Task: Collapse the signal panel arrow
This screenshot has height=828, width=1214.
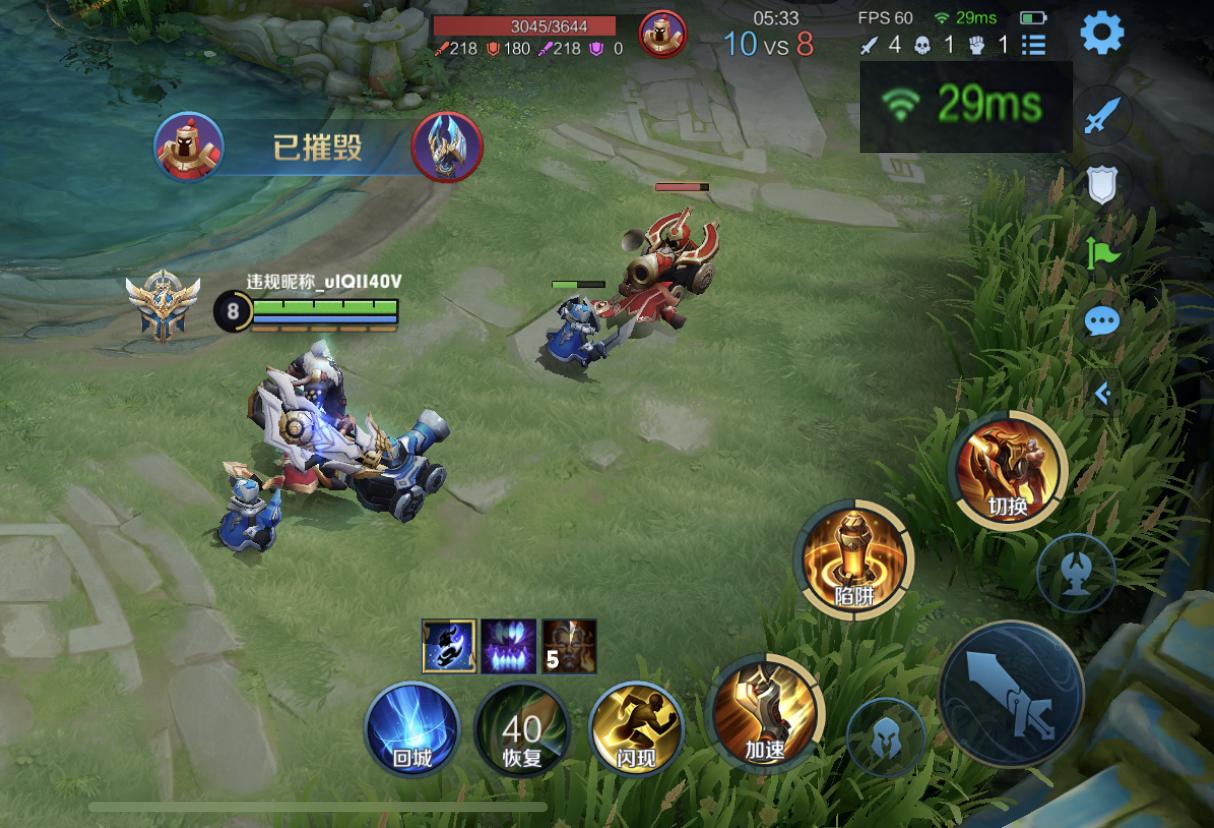Action: click(1102, 394)
